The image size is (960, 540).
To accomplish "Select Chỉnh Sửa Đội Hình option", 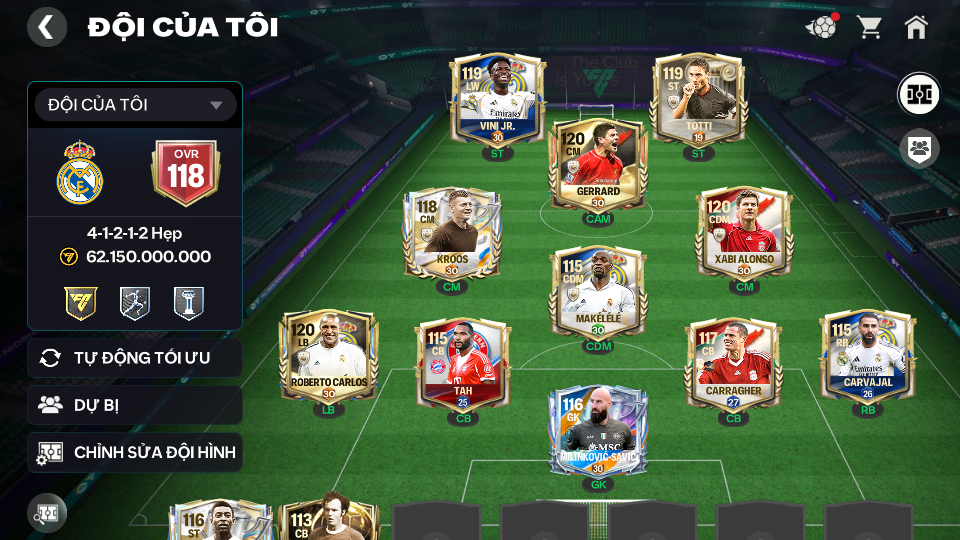I will pos(135,453).
